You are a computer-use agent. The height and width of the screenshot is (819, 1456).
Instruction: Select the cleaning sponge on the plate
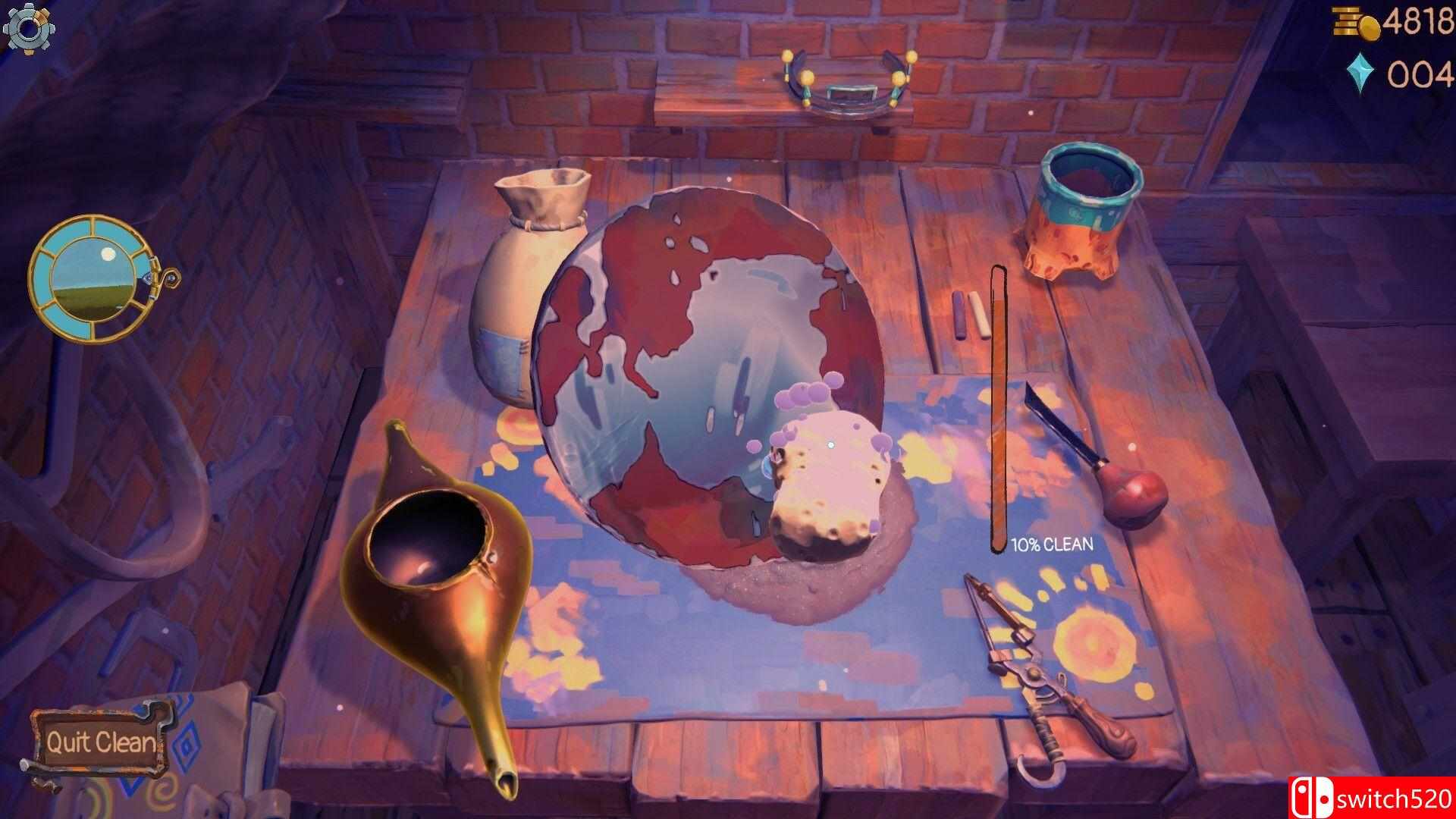[827, 470]
